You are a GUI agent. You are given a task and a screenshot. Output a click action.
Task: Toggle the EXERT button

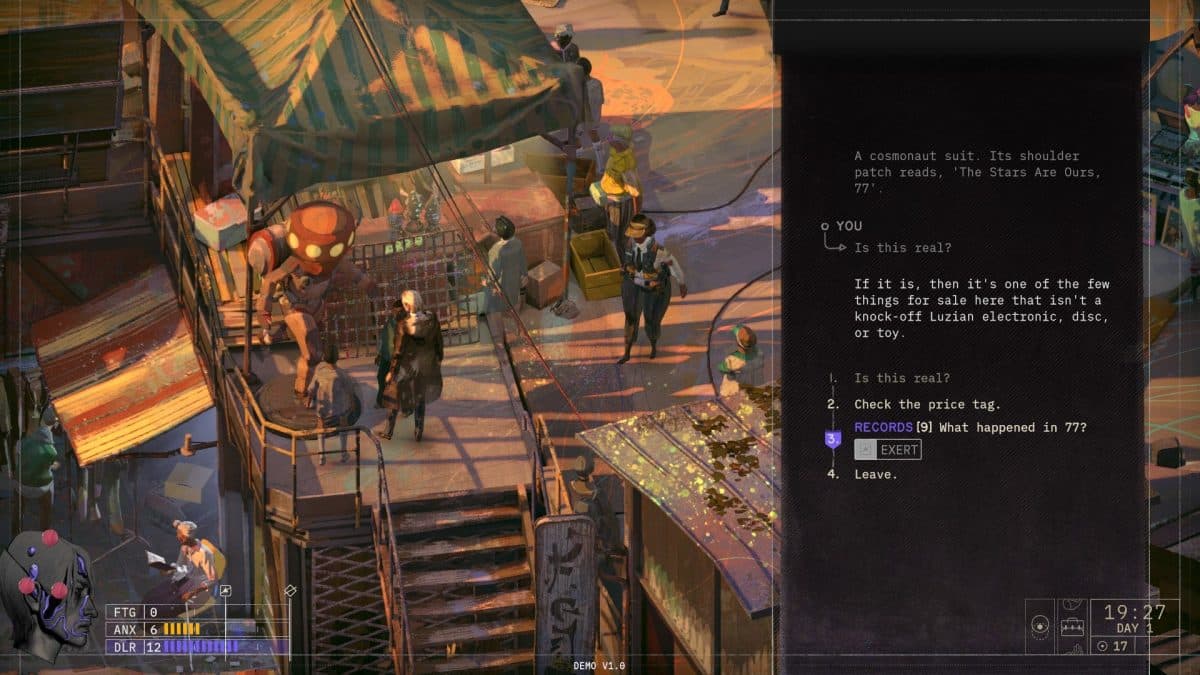click(888, 450)
